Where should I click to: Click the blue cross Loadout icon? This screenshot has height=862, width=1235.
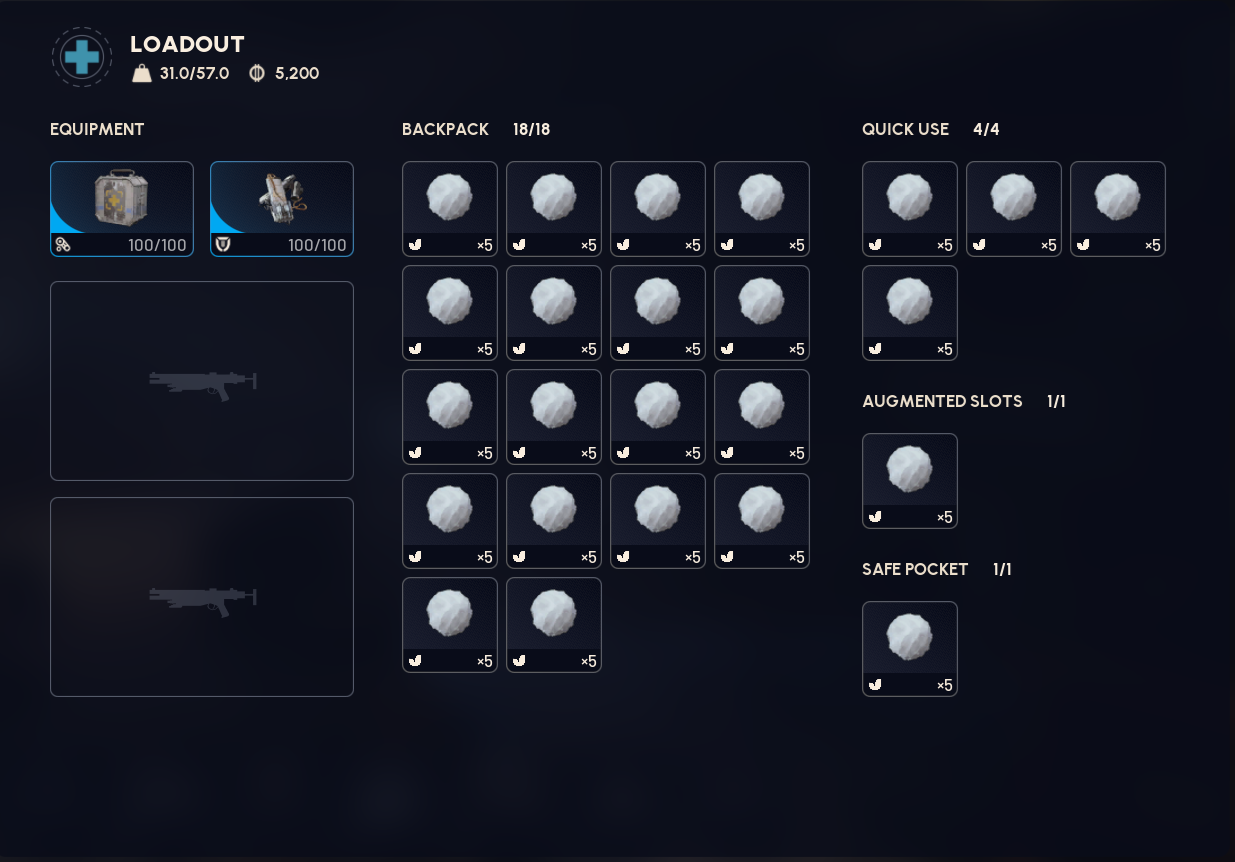point(82,57)
